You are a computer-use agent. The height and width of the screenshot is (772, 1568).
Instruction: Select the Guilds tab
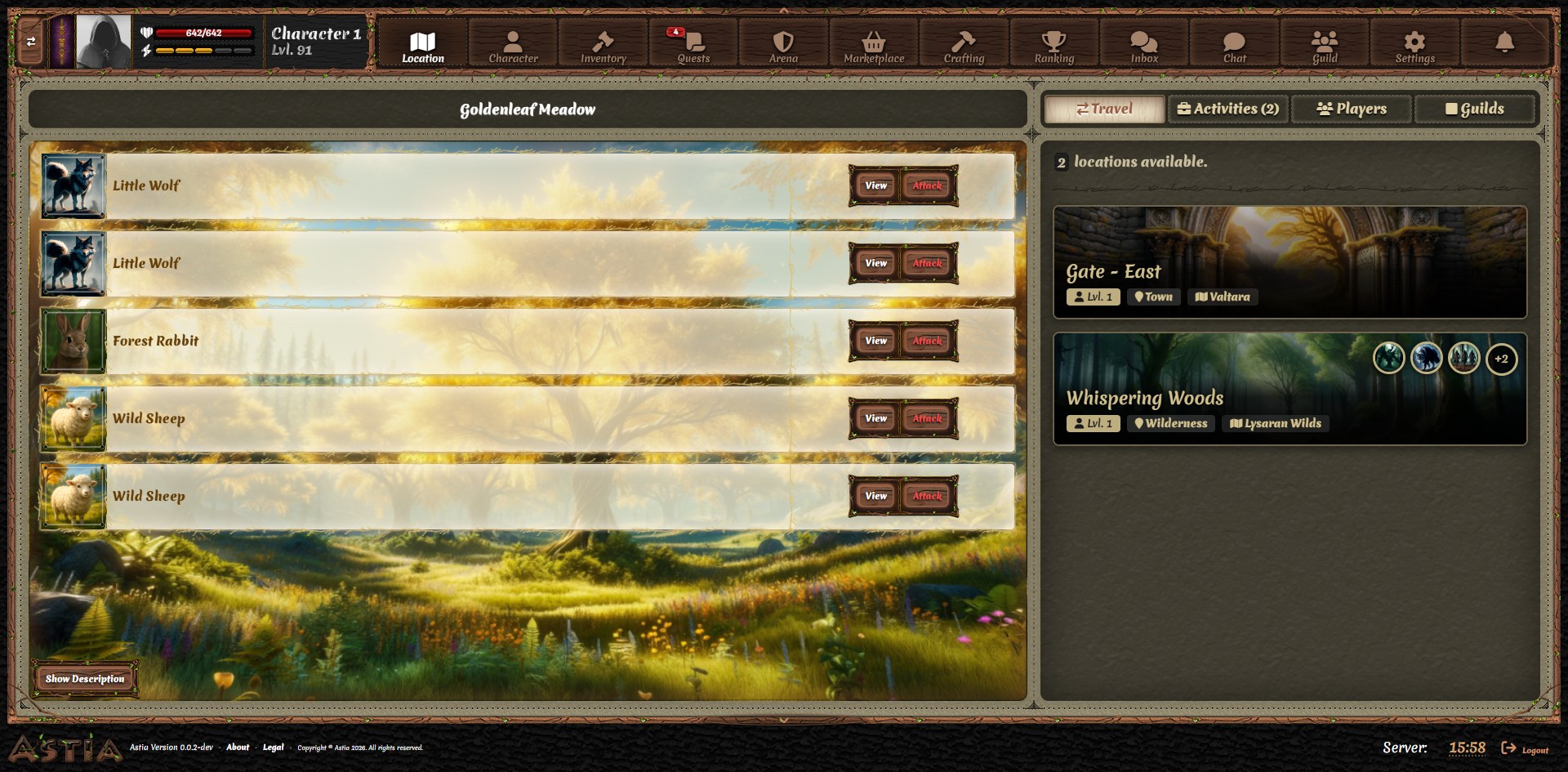coord(1475,108)
